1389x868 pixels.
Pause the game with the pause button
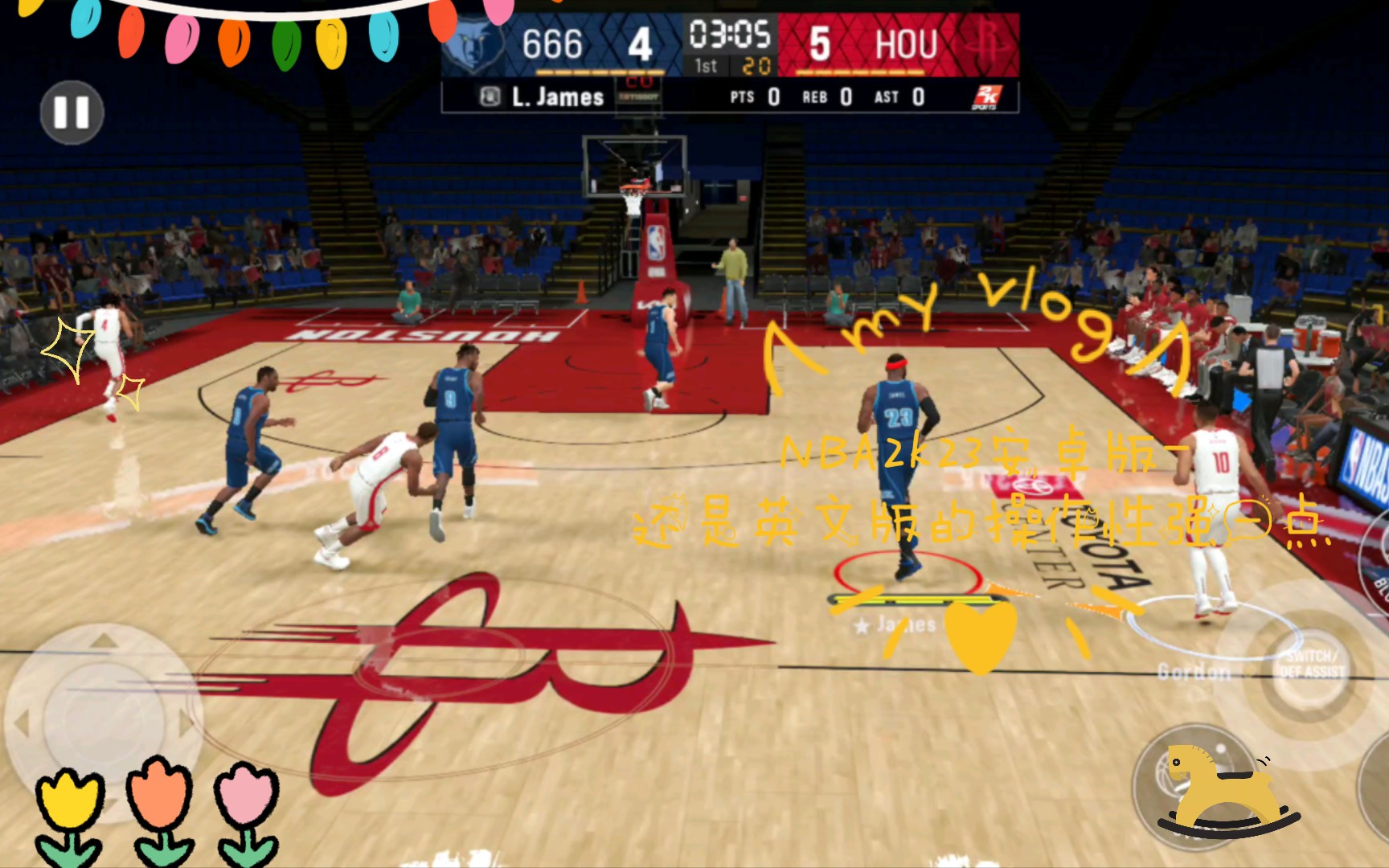point(72,113)
